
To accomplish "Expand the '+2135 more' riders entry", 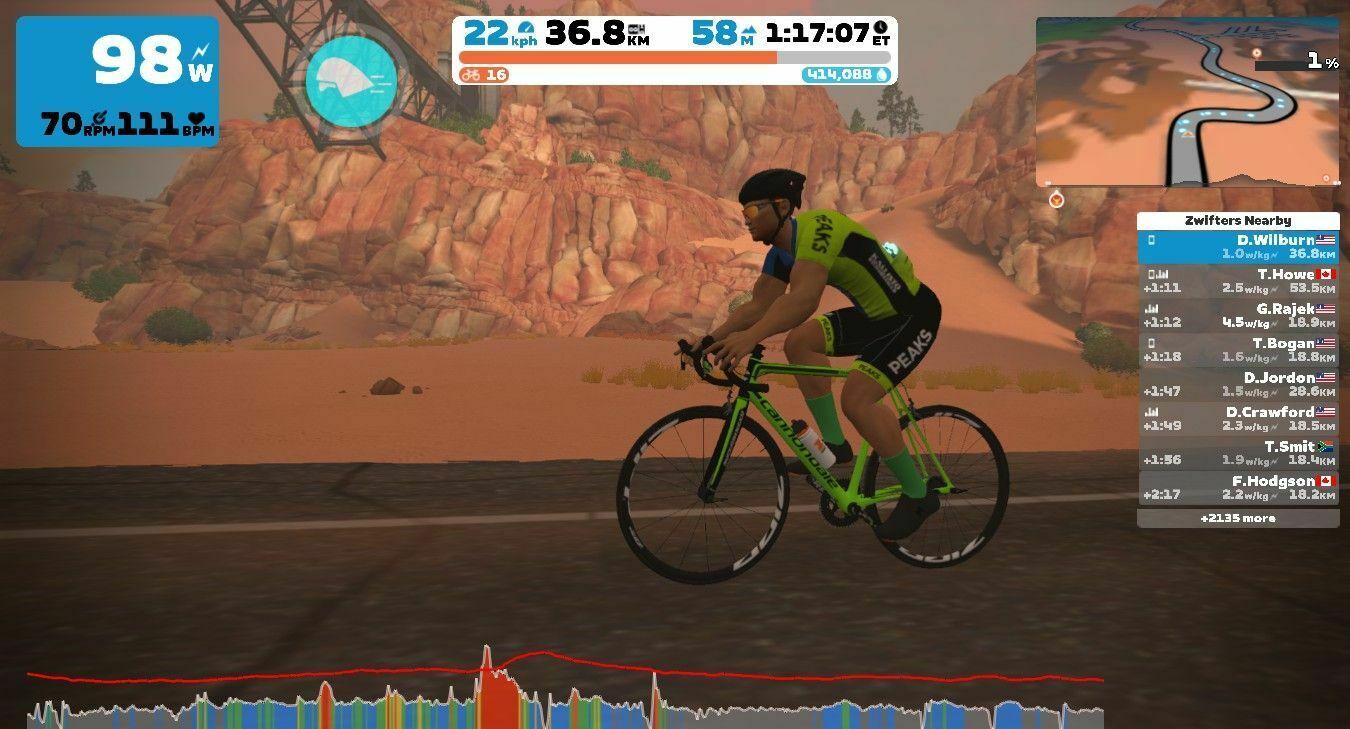I will tap(1238, 519).
